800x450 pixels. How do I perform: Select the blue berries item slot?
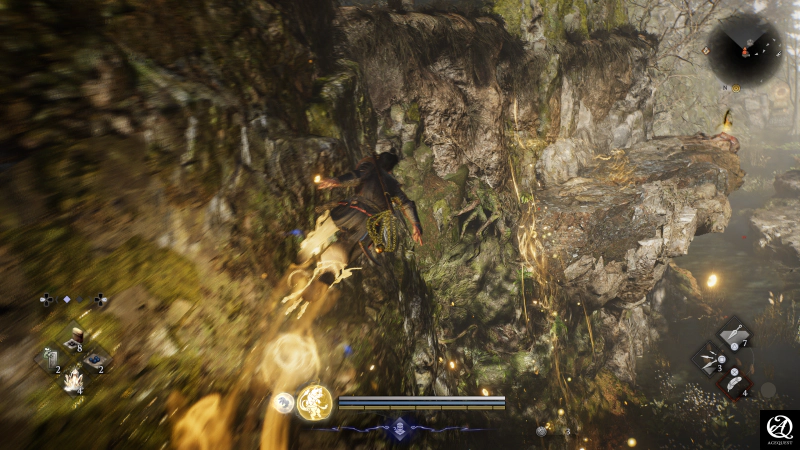[96, 359]
